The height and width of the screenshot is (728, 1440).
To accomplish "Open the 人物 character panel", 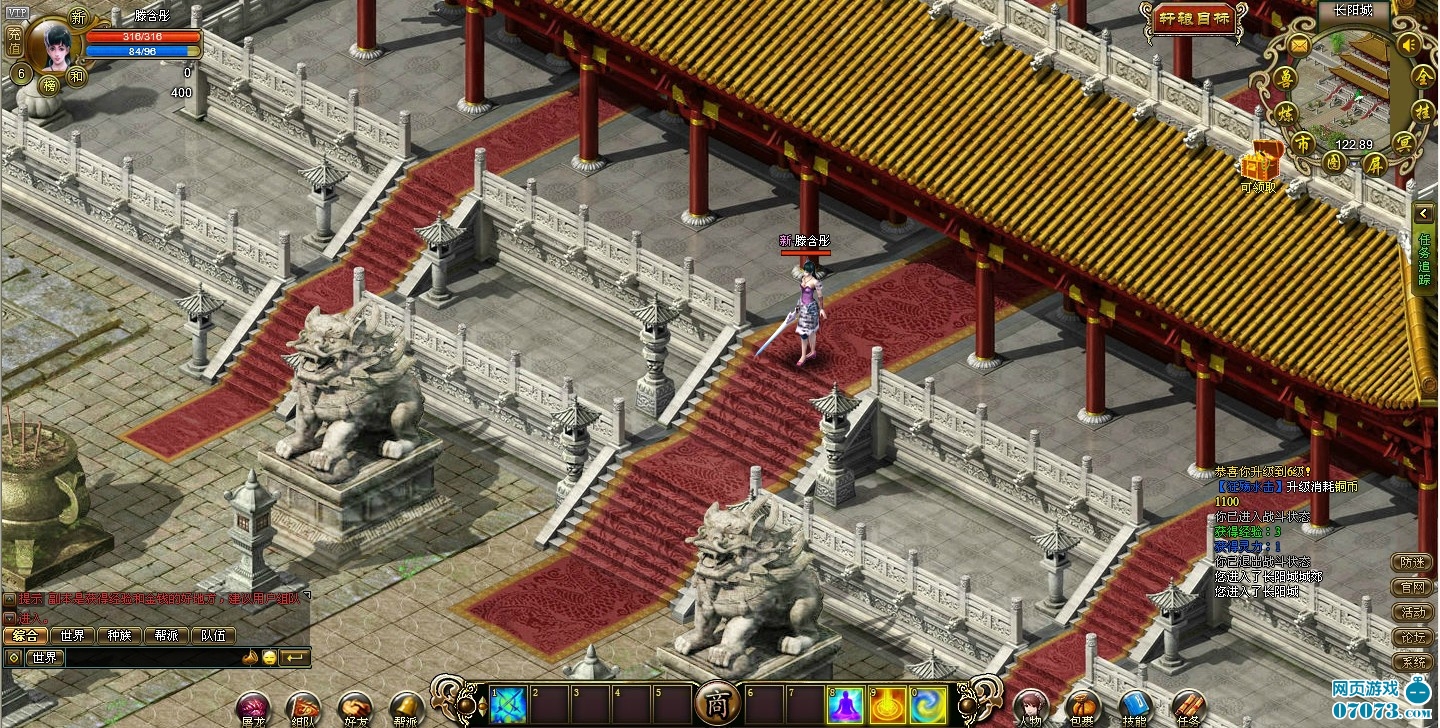I will [x=1030, y=706].
